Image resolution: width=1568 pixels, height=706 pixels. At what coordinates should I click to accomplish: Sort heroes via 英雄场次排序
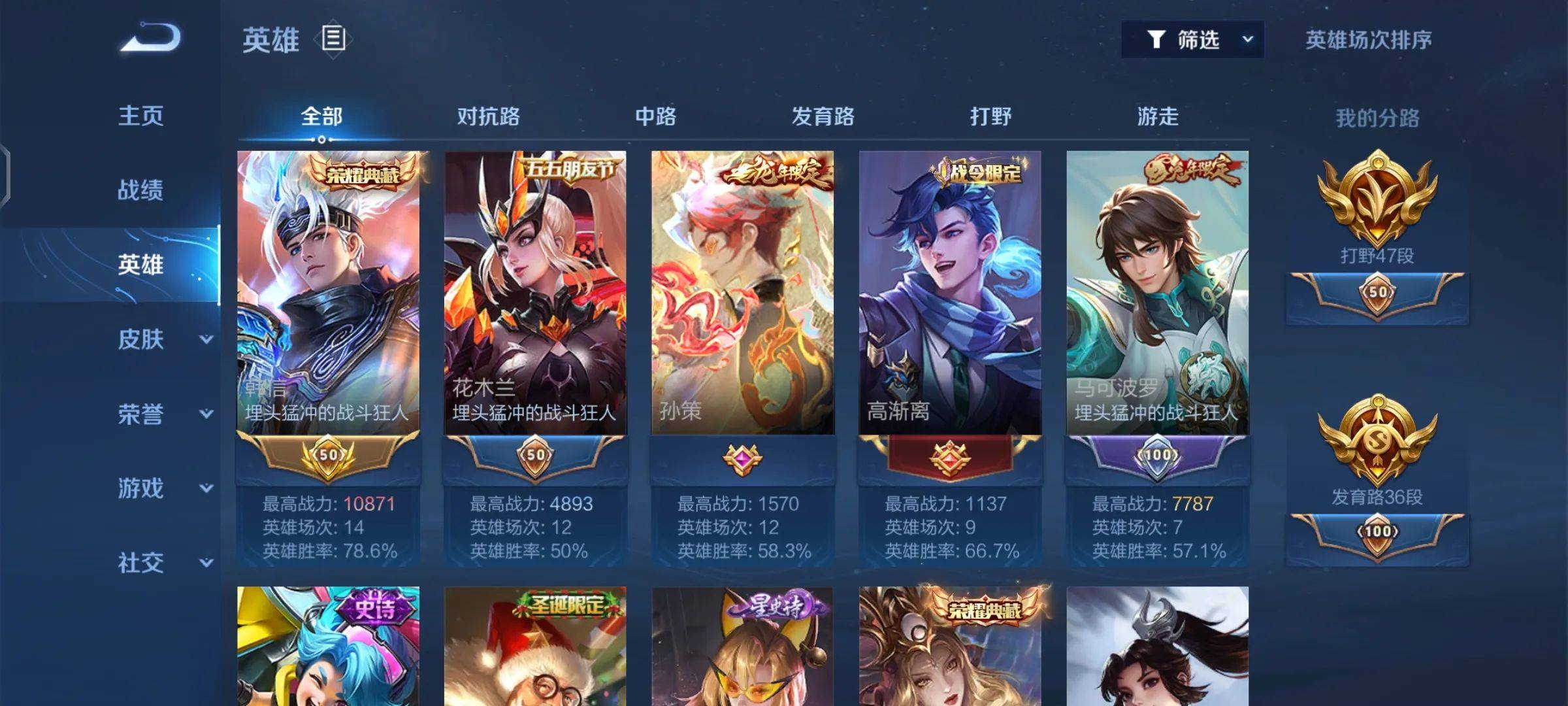tap(1368, 40)
